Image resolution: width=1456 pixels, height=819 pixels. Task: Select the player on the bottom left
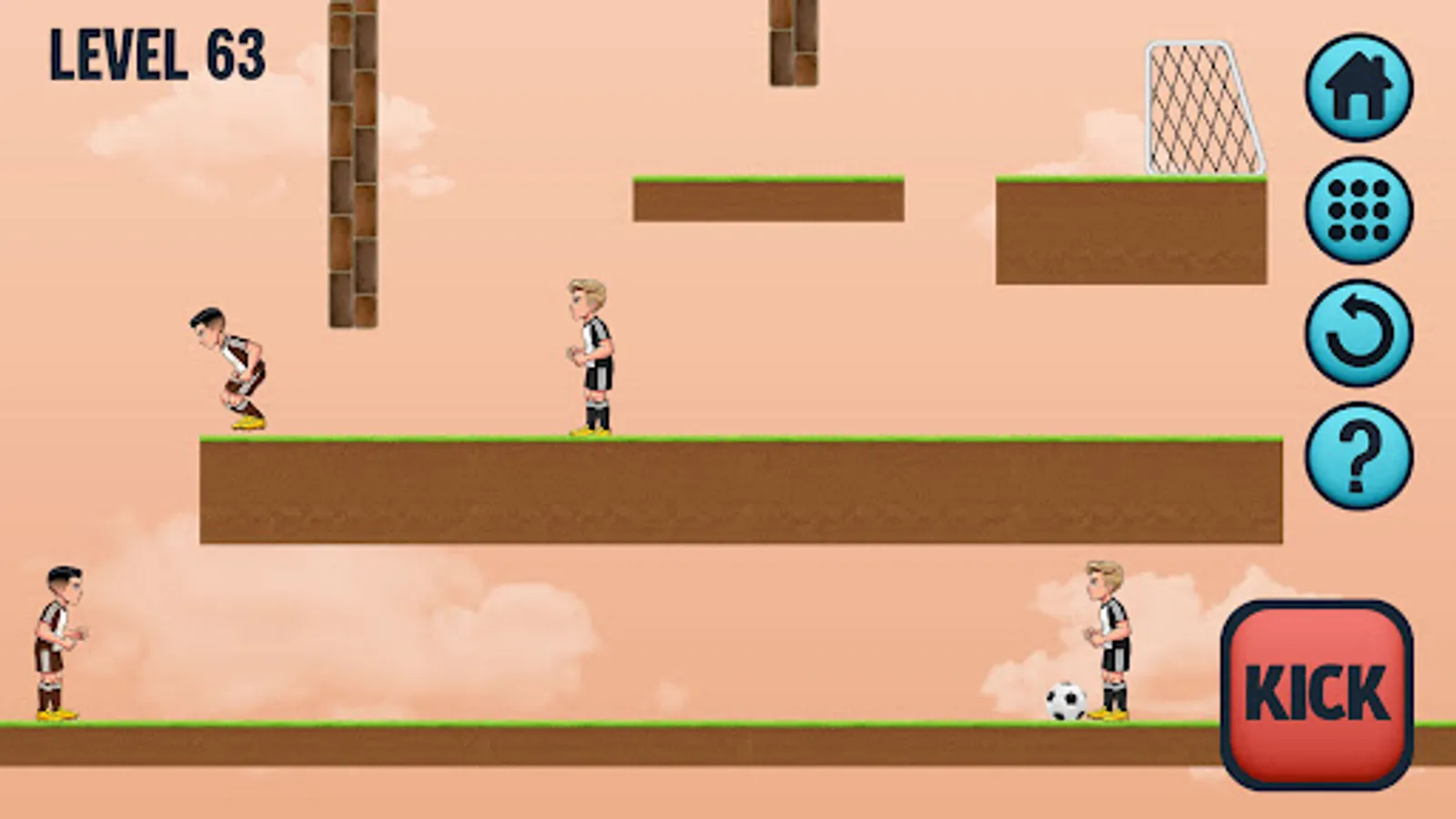pyautogui.click(x=58, y=642)
